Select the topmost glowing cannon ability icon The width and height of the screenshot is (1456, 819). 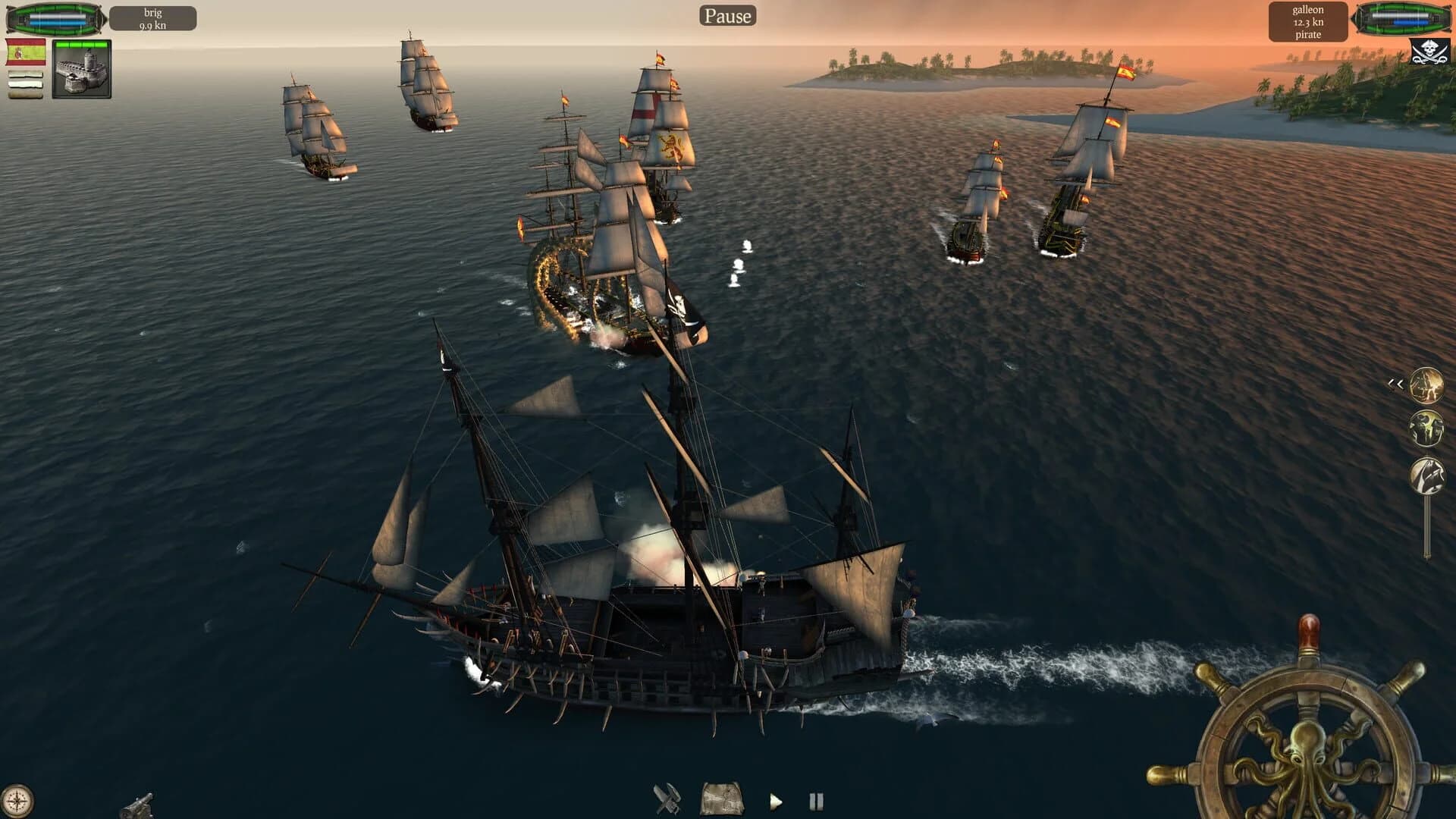[1426, 385]
